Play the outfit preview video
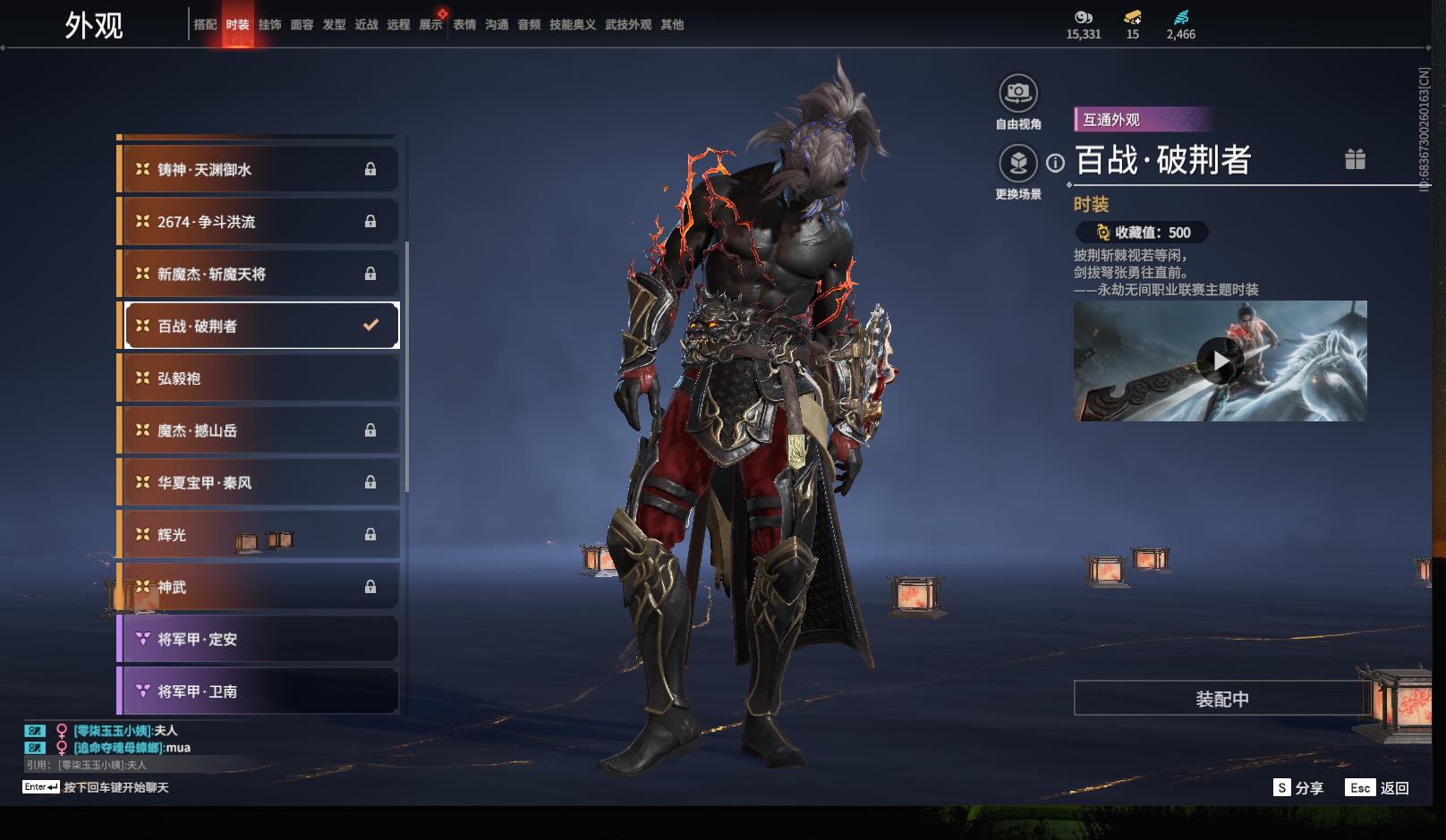The height and width of the screenshot is (840, 1446). pos(1220,361)
